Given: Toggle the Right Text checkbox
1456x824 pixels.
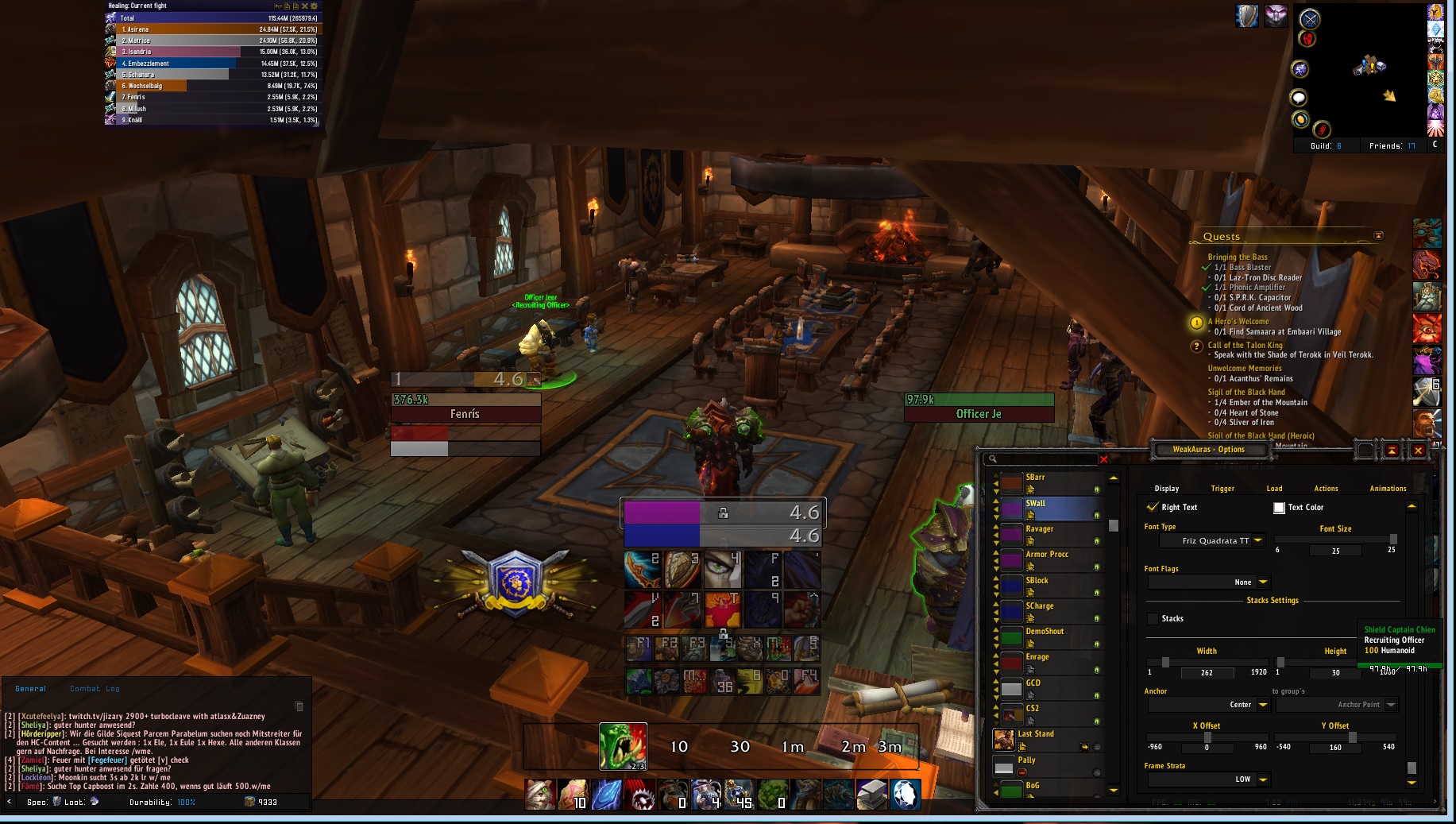Looking at the screenshot, I should (1153, 507).
